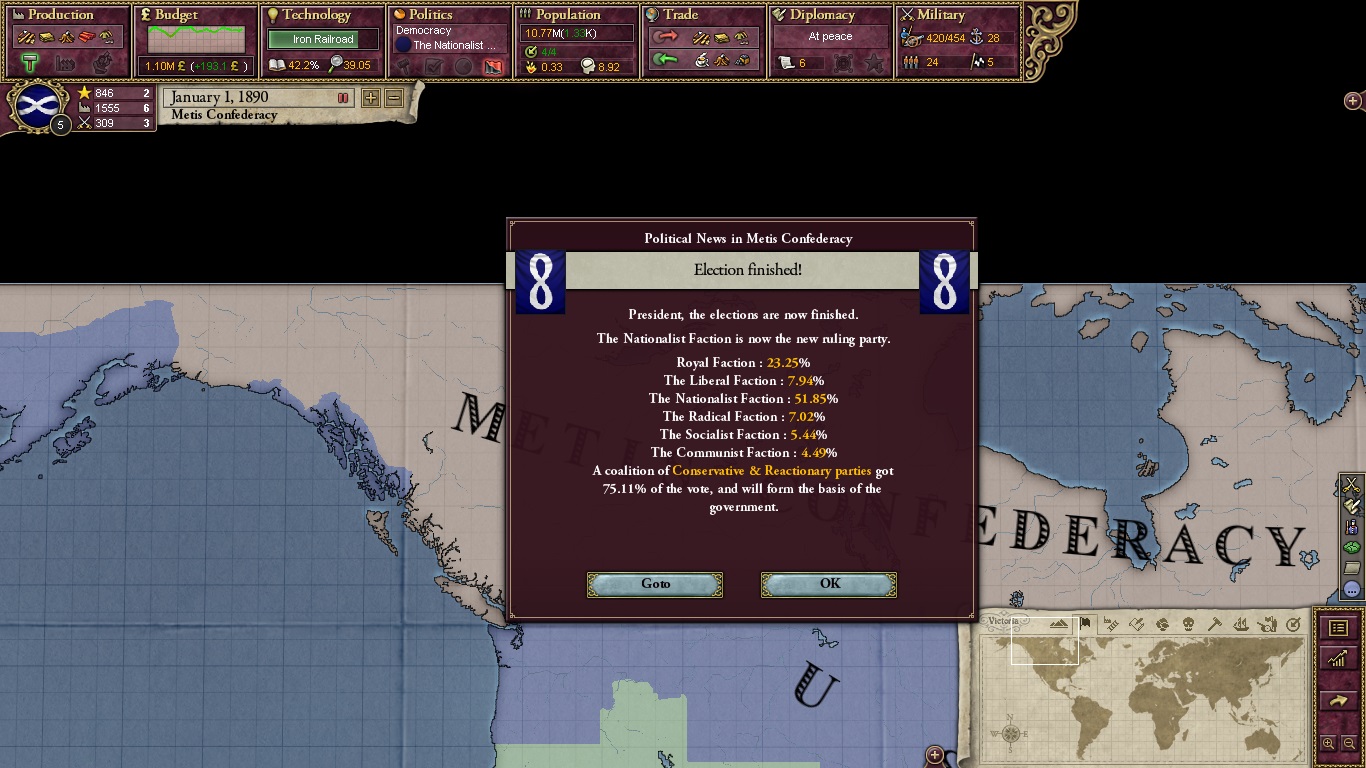The height and width of the screenshot is (768, 1366).
Task: Click the build factory icon in Production panel
Action: [x=63, y=62]
